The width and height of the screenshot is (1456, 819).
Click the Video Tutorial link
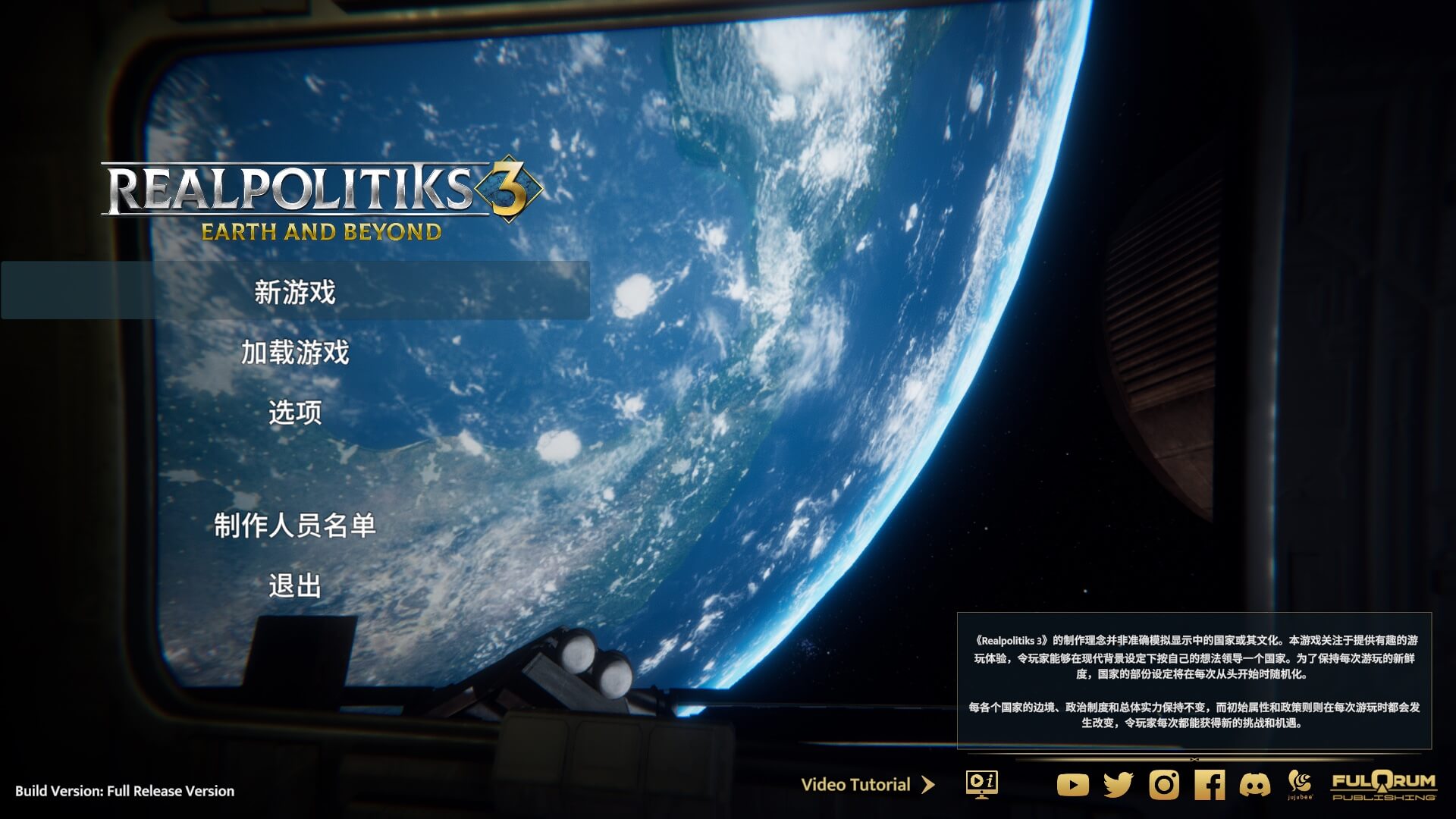click(x=855, y=785)
